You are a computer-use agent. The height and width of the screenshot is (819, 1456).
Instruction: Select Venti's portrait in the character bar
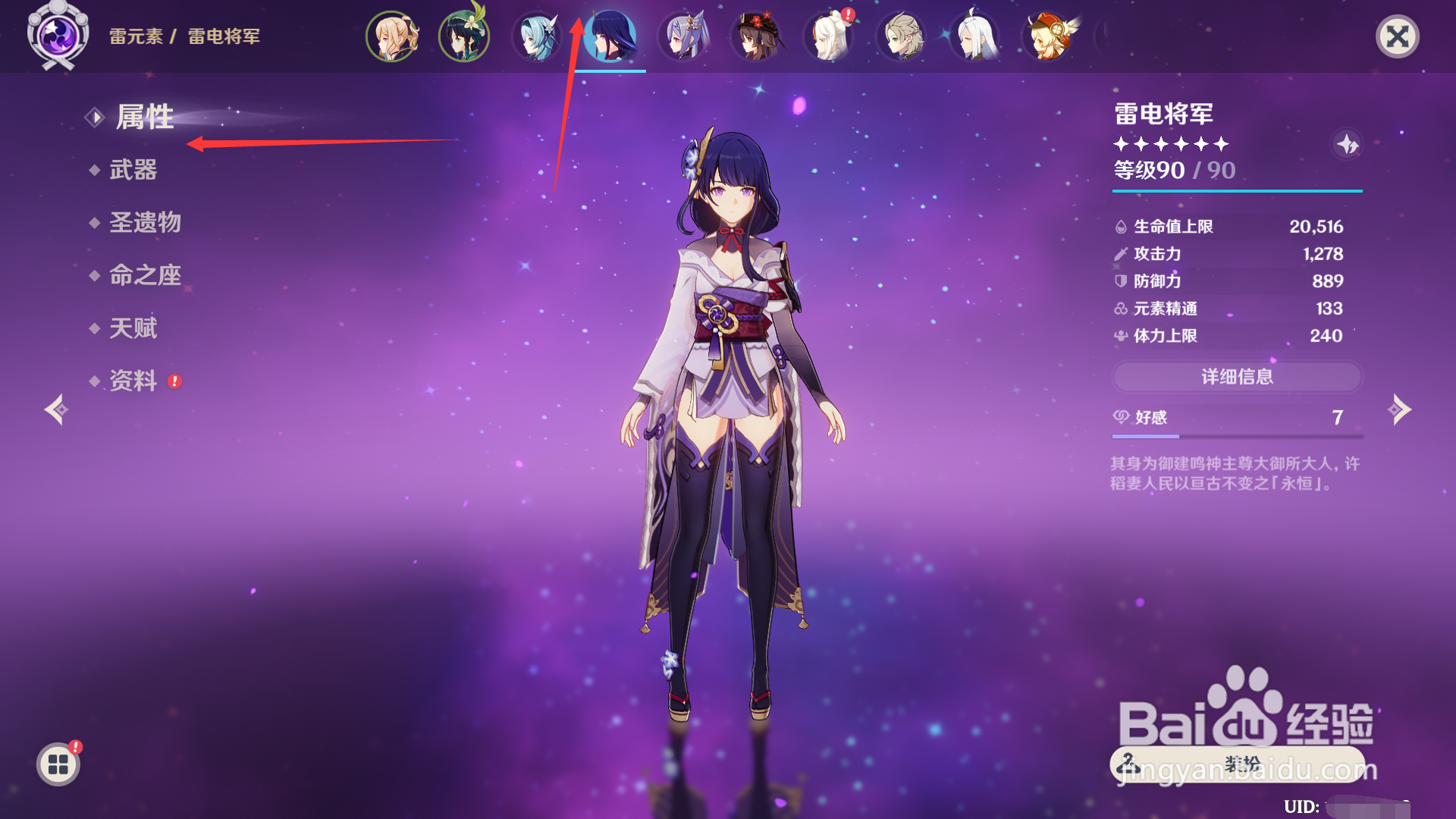463,36
